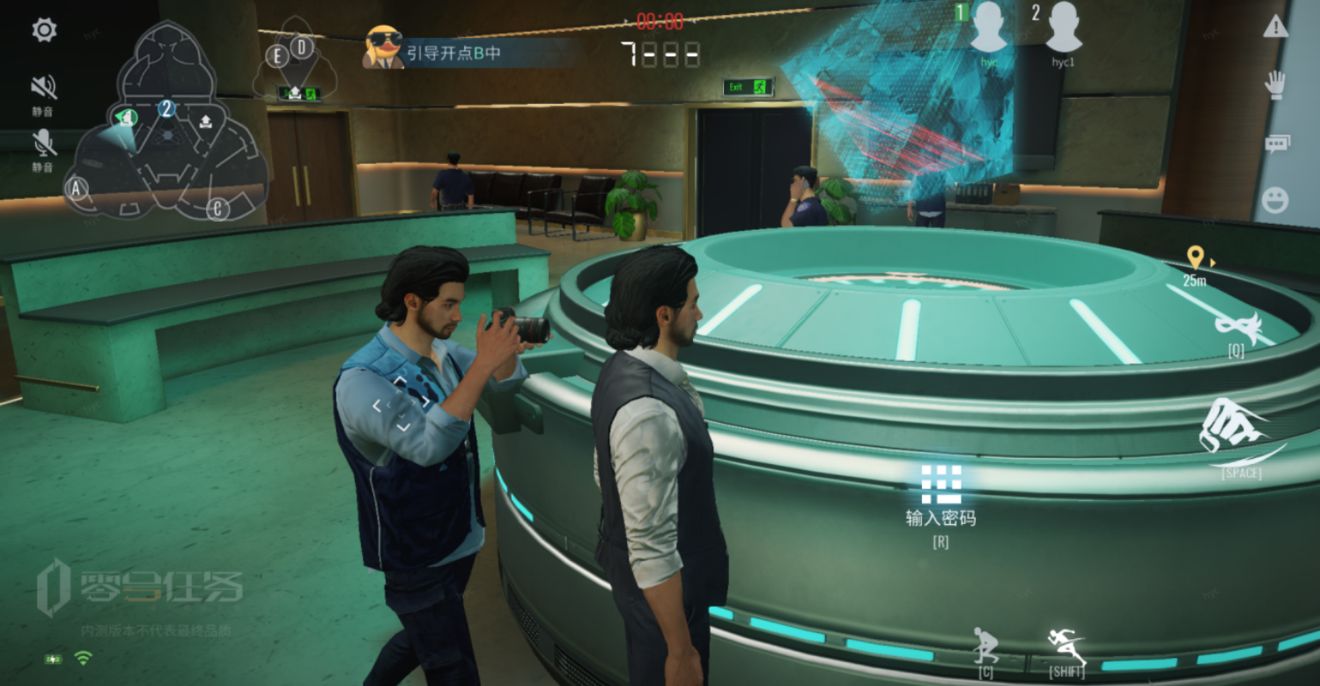Select point C on the minimap
This screenshot has height=686, width=1320.
[x=218, y=208]
